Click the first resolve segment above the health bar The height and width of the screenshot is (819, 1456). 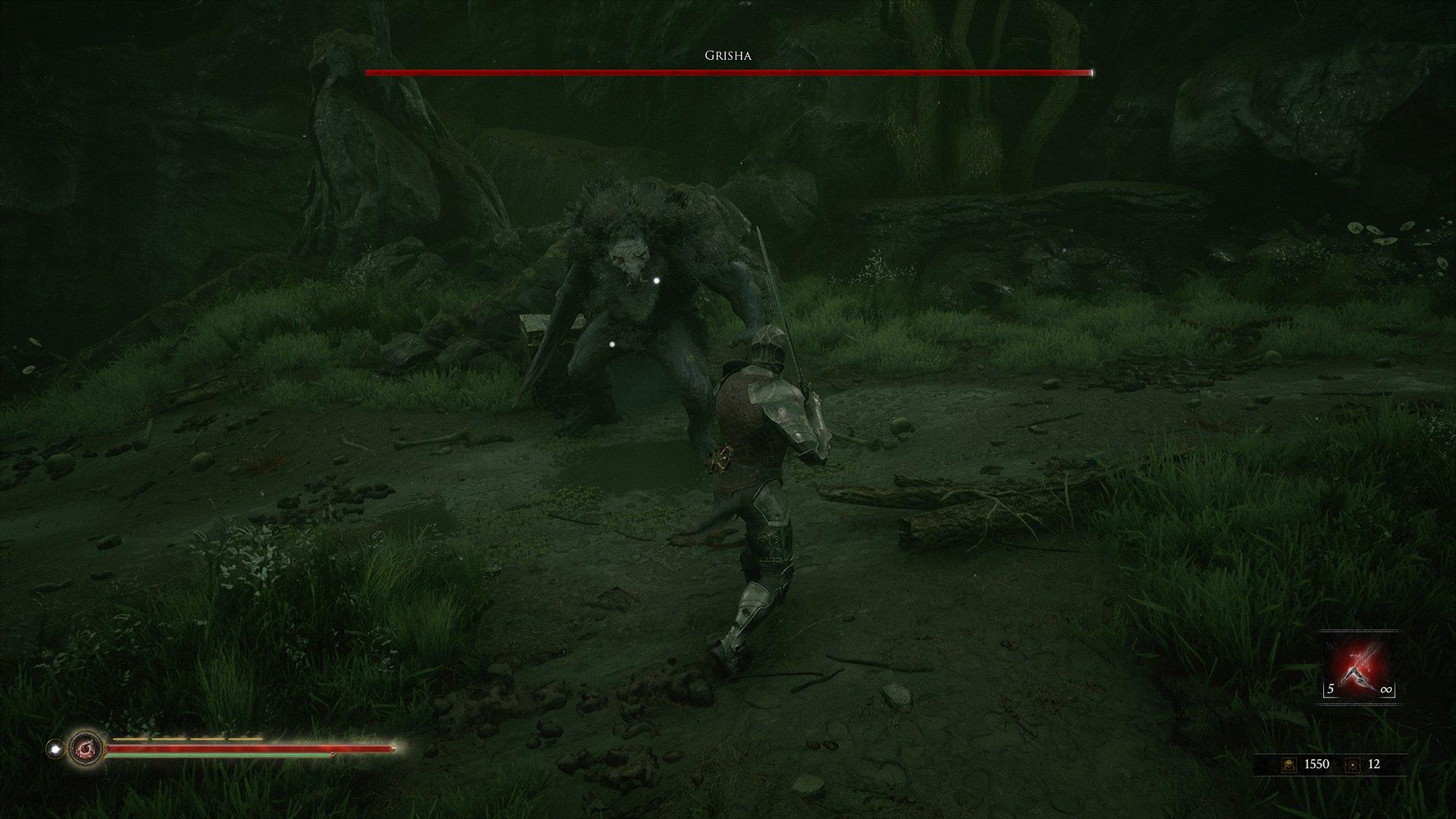[130, 739]
